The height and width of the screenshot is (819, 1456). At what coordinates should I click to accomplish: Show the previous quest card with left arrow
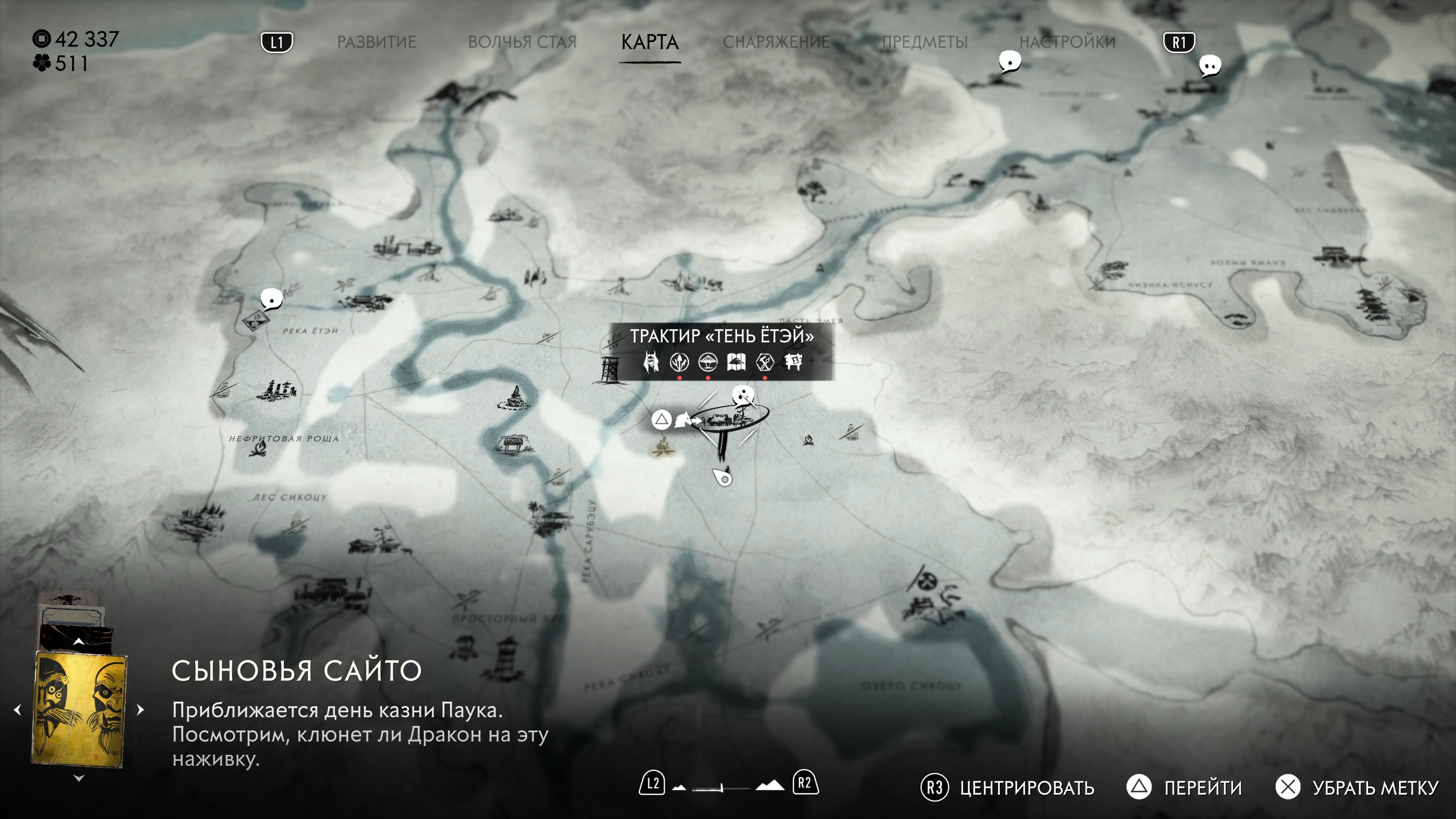[17, 709]
